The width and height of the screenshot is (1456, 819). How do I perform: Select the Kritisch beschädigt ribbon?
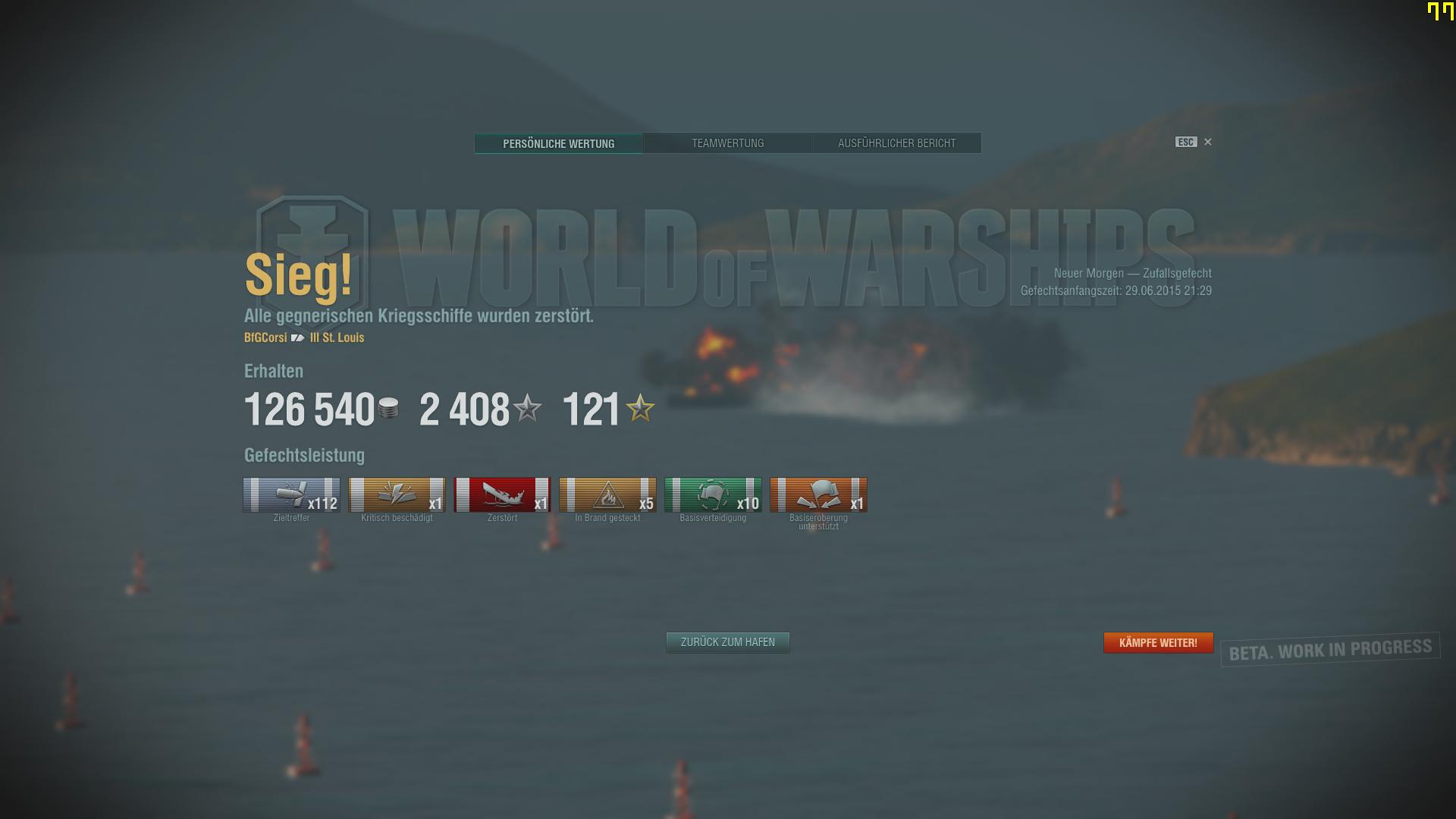[x=397, y=495]
